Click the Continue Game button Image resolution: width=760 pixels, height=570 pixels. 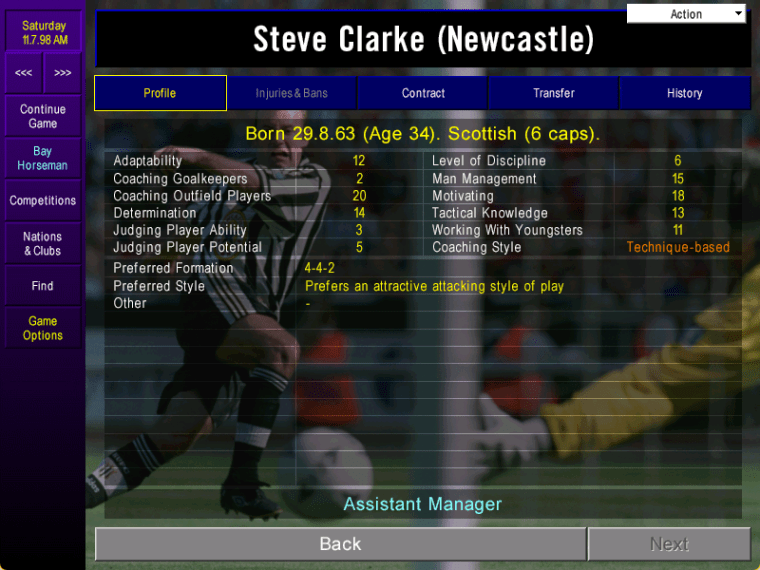pyautogui.click(x=43, y=116)
